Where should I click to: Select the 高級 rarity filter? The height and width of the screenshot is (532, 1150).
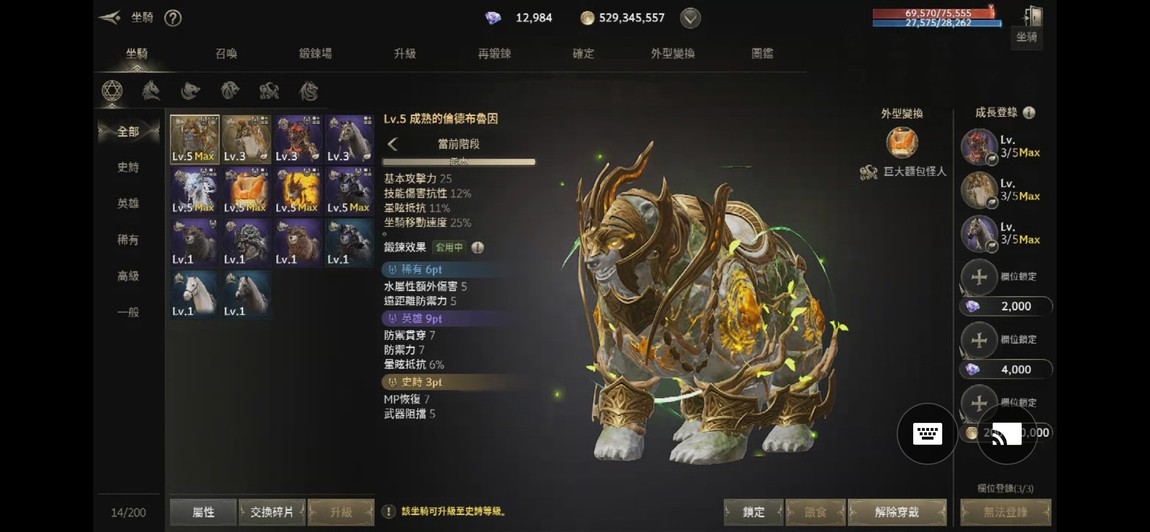click(x=128, y=276)
